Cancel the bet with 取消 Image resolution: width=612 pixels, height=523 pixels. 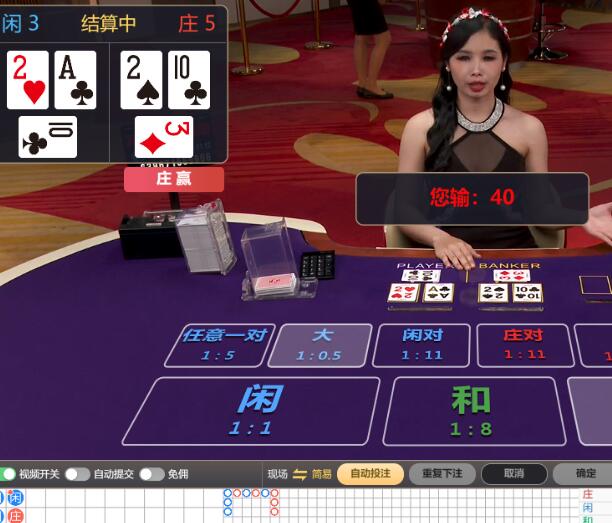pyautogui.click(x=513, y=474)
